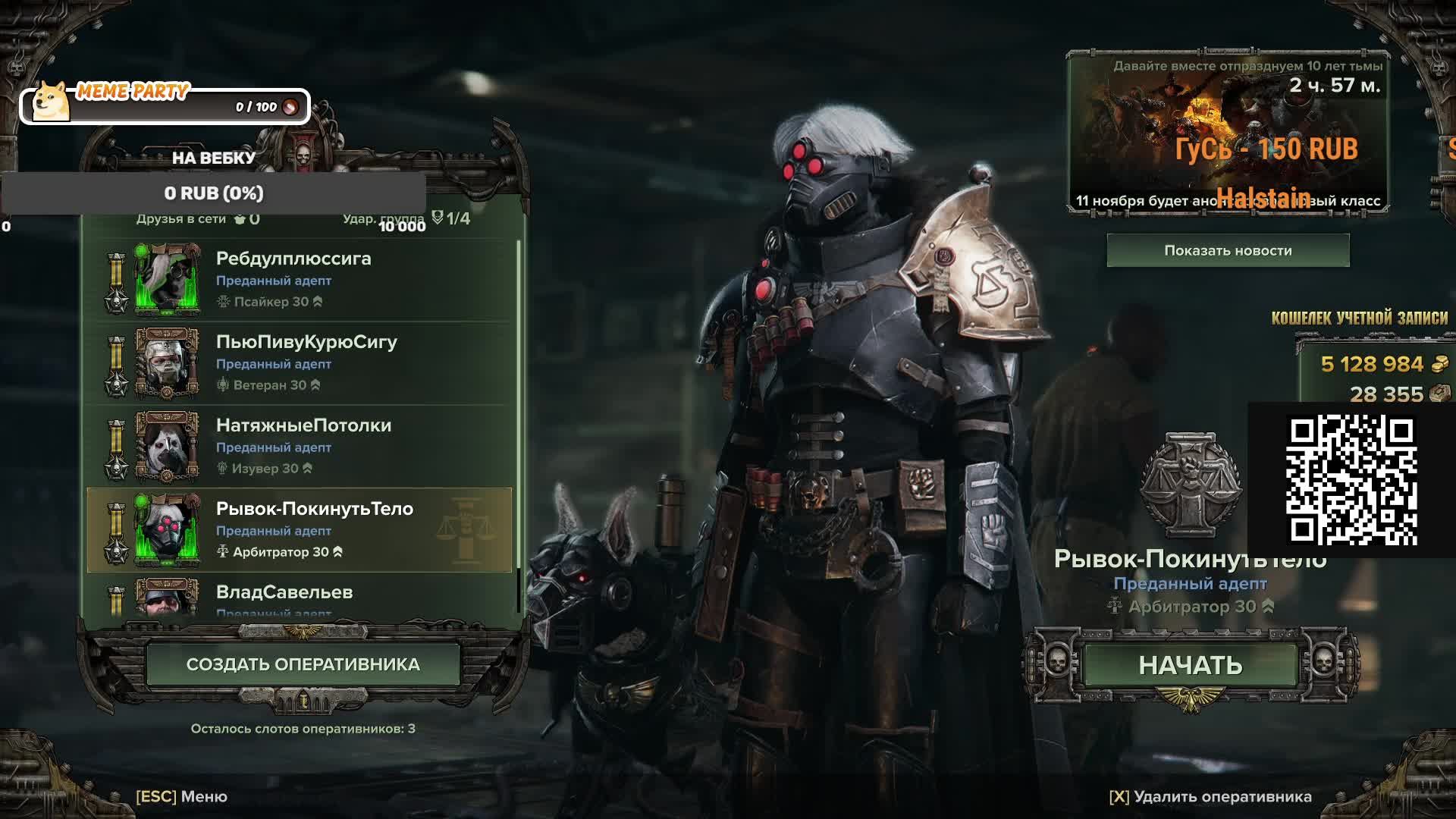Pick the НатяжныеПотолки zealot operative

(303, 446)
